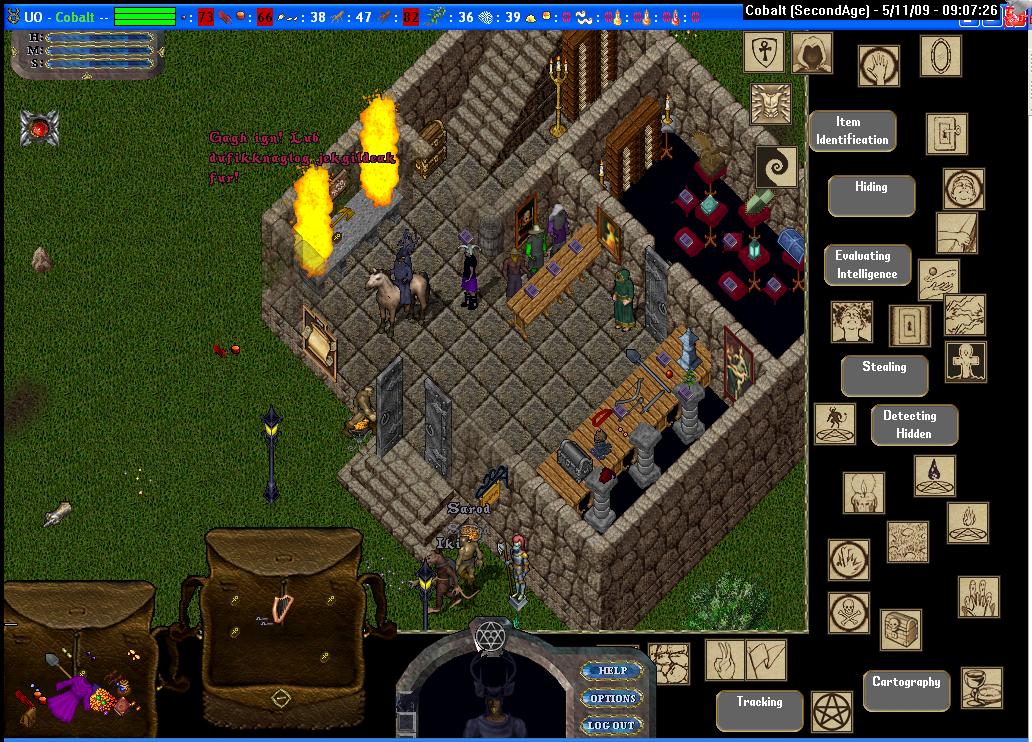Viewport: 1032px width, 742px height.
Task: Use the Evaluating Intelligence skill button
Action: (x=867, y=265)
